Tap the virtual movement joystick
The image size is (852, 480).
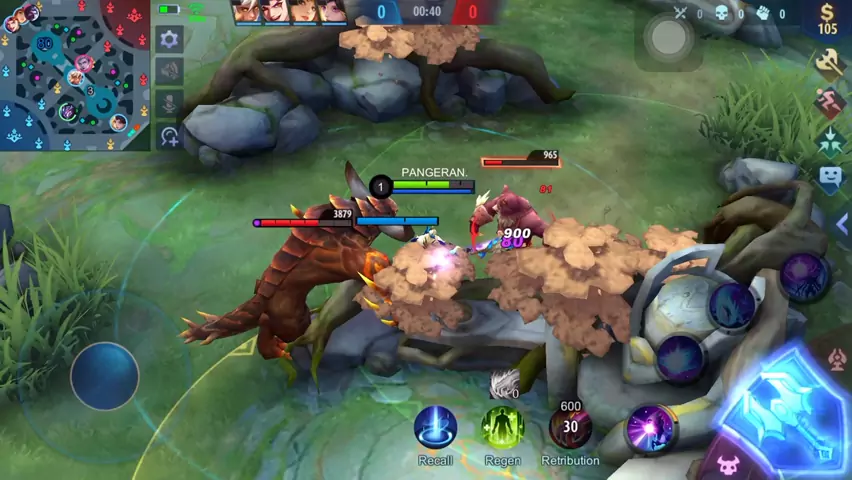coord(104,375)
